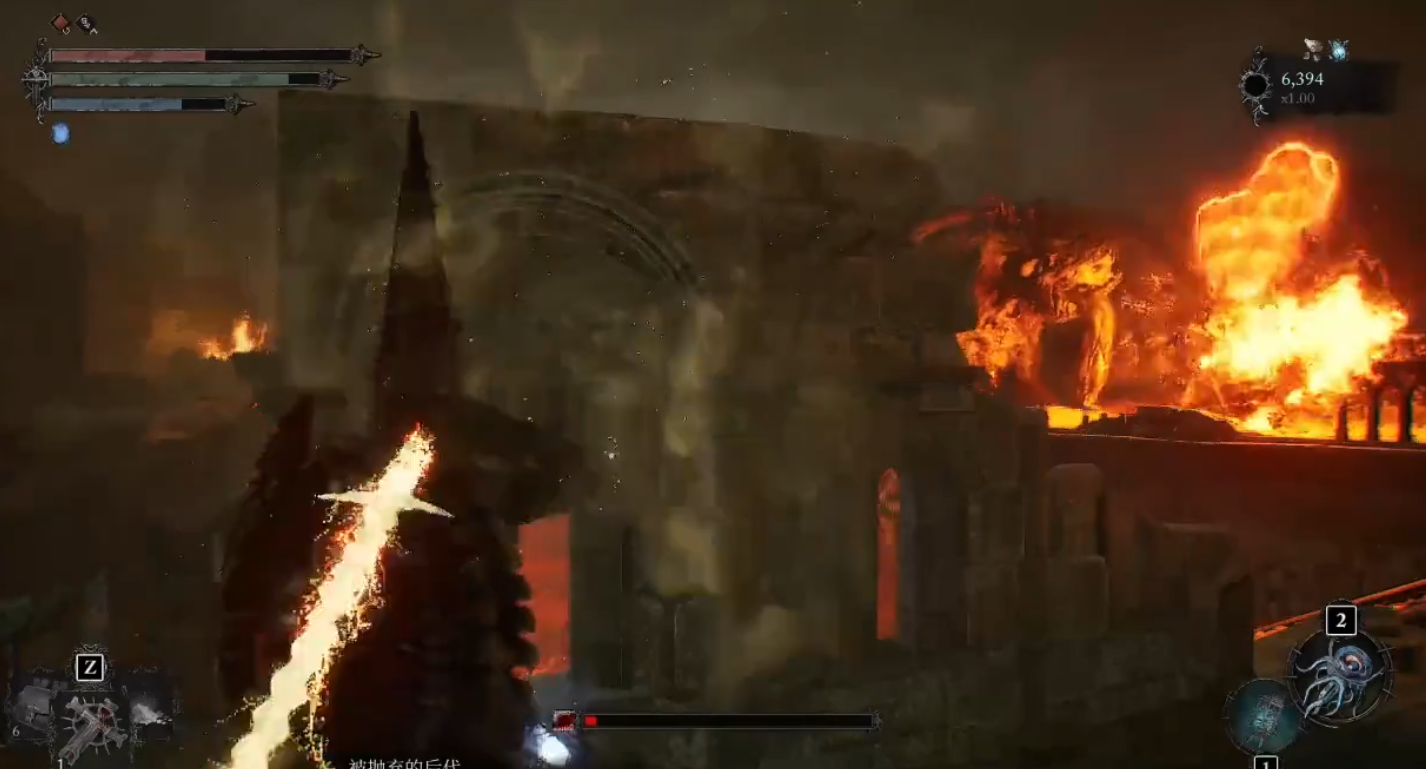Click the dark spiked vigor orb icon
The width and height of the screenshot is (1426, 769).
[1257, 86]
